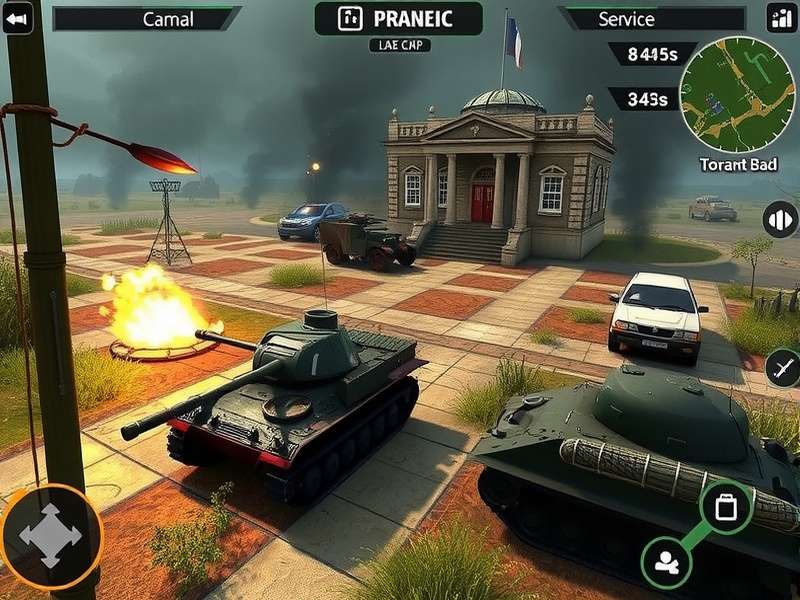Switch to the Service tab

click(653, 19)
